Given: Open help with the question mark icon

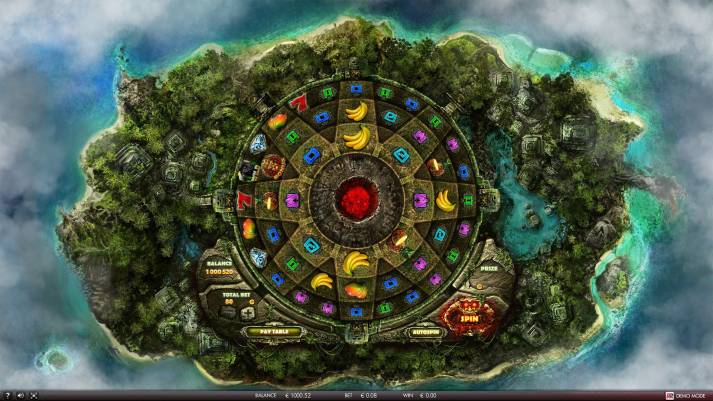Looking at the screenshot, I should pos(6,395).
